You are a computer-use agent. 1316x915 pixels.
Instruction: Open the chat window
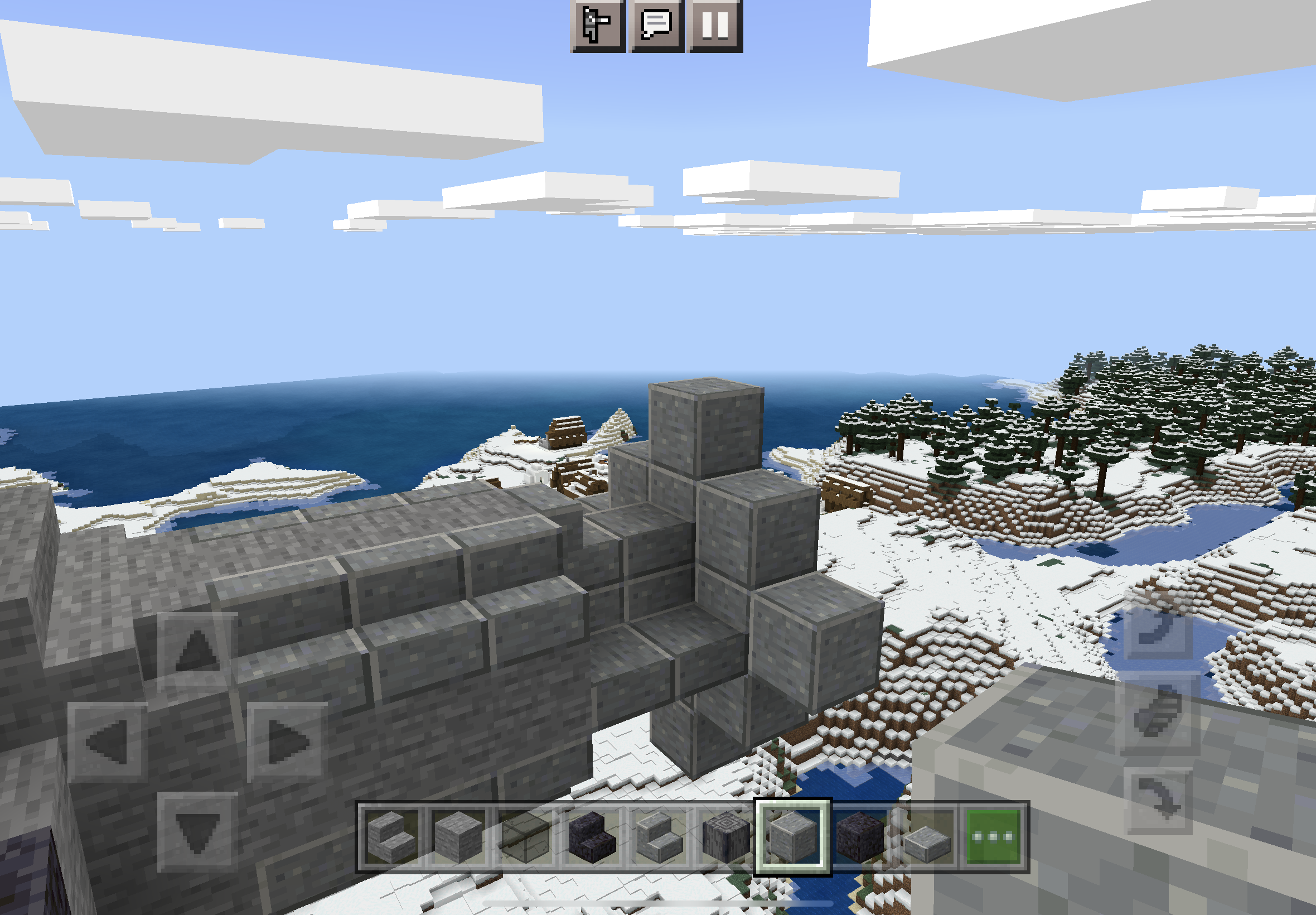pos(656,25)
